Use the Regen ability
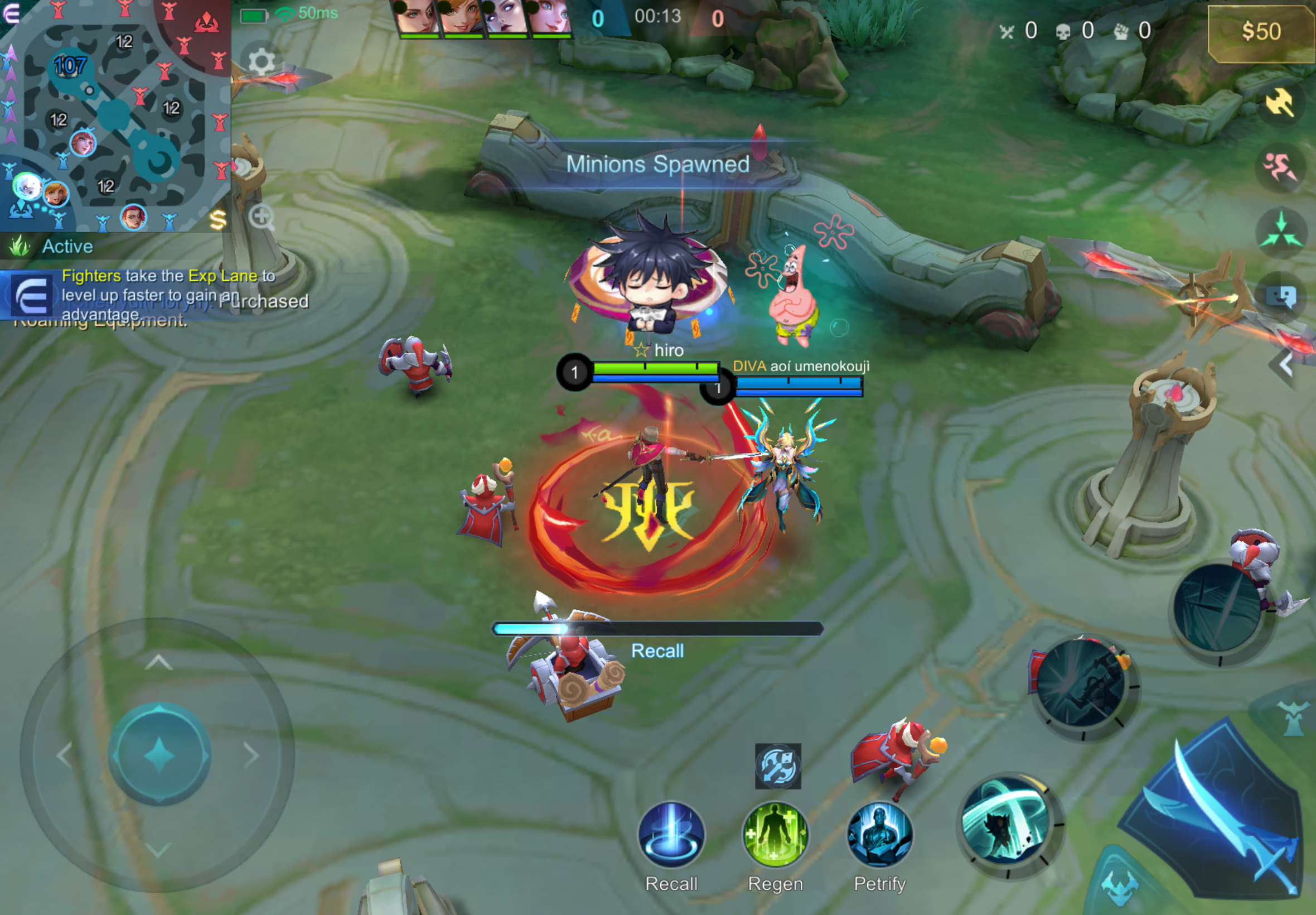The height and width of the screenshot is (915, 1316). [775, 835]
